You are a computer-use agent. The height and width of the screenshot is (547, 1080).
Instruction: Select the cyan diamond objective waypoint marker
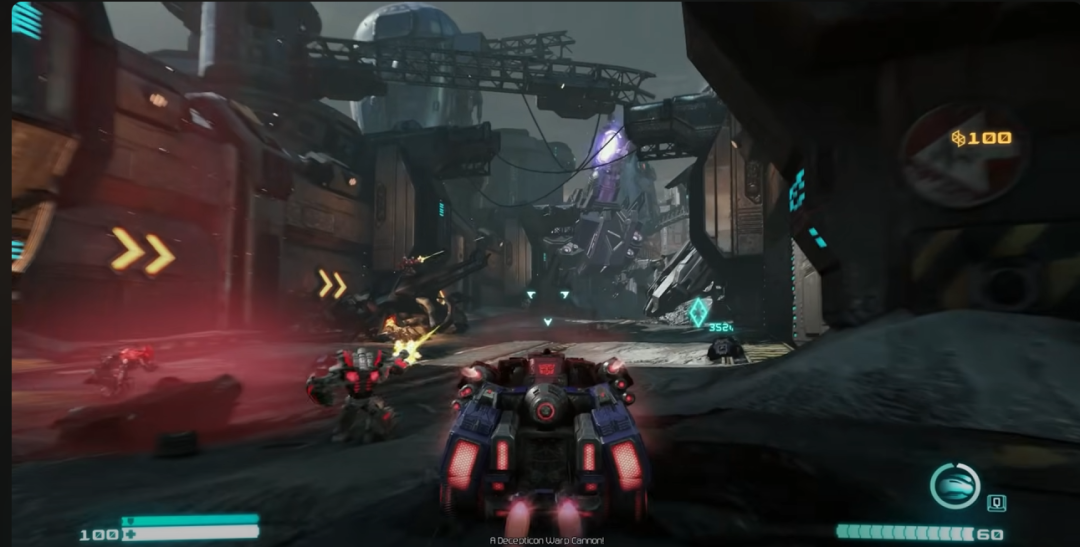tap(697, 312)
